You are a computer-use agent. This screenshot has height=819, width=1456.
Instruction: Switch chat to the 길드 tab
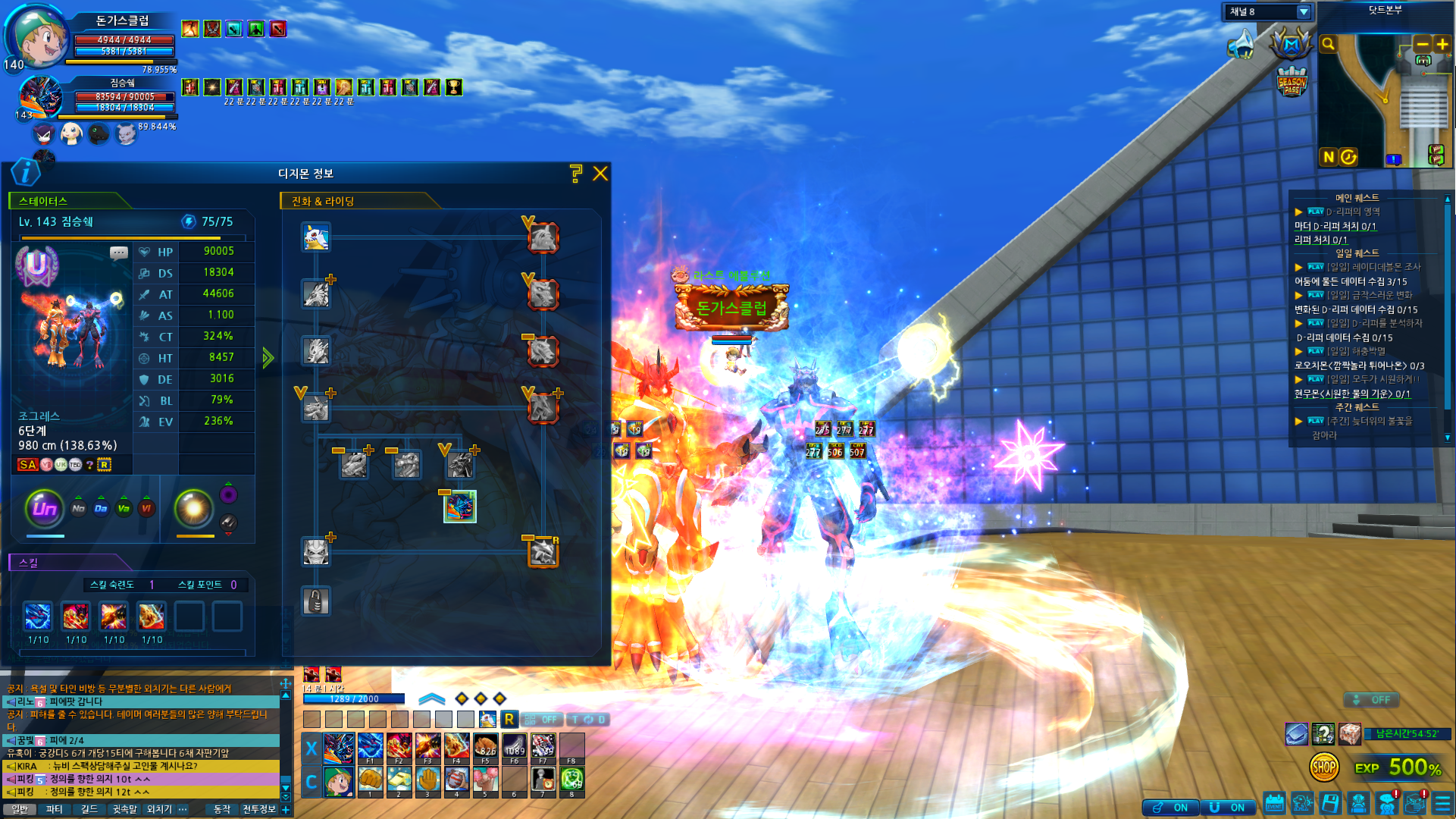click(89, 809)
